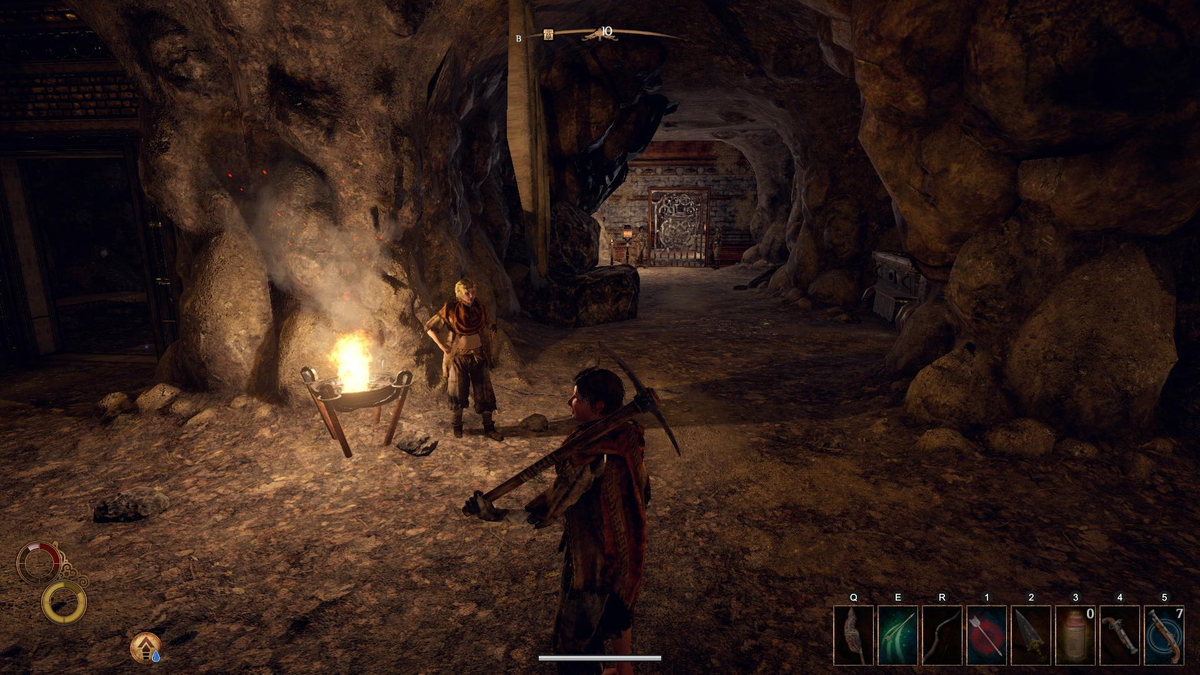The image size is (1200, 675).
Task: Click the chest marker on the compass
Action: (548, 35)
